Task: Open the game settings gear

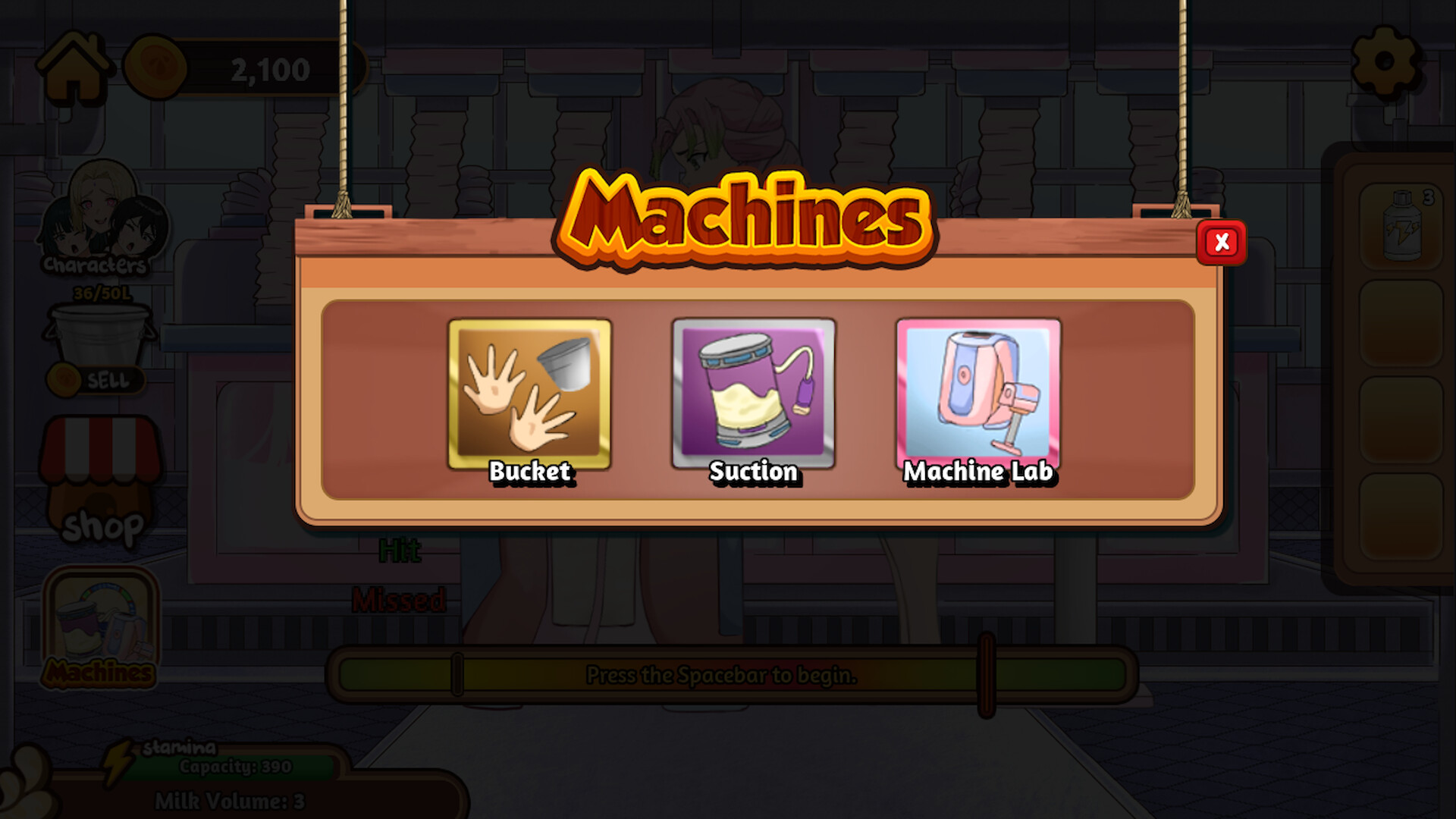Action: [x=1385, y=59]
